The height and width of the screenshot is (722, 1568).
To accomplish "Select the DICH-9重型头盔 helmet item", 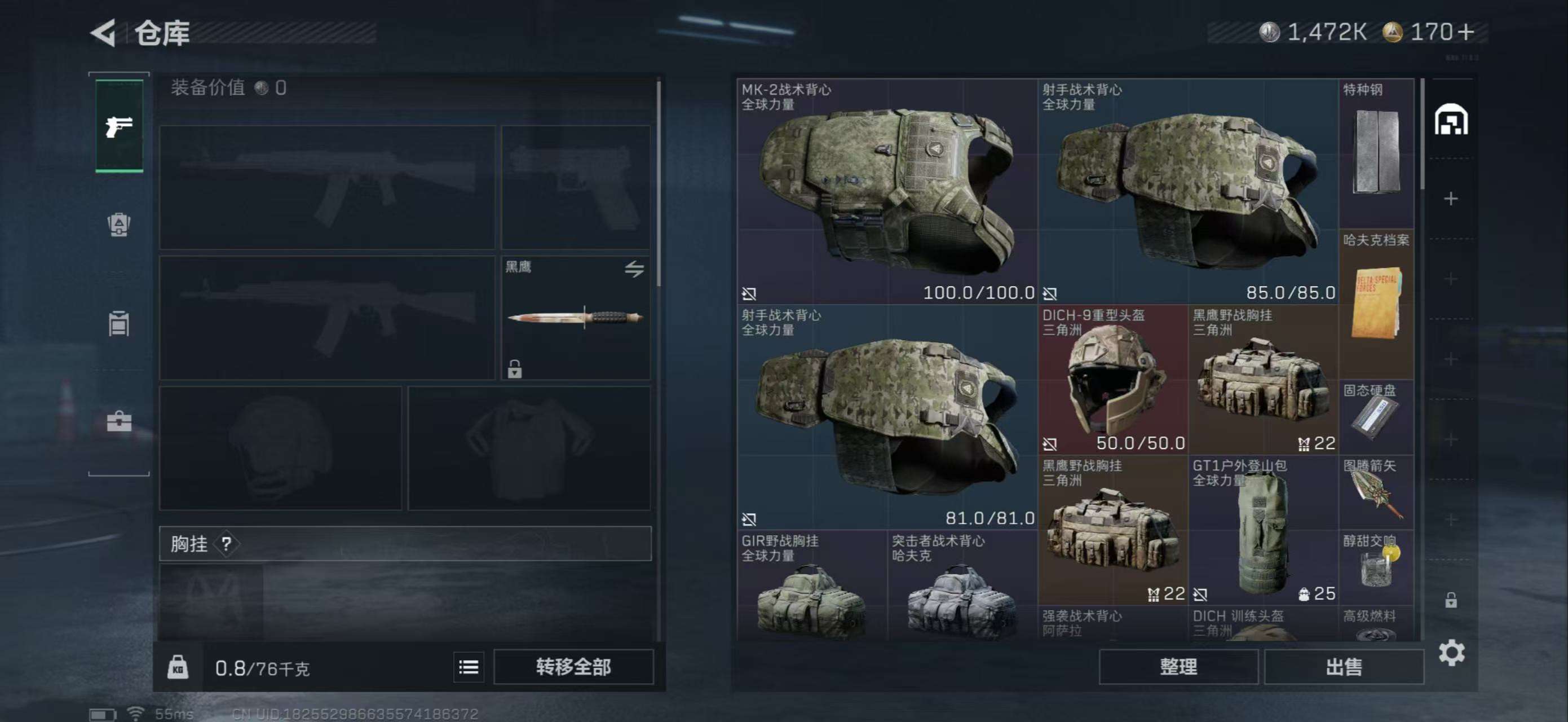I will tap(1112, 380).
